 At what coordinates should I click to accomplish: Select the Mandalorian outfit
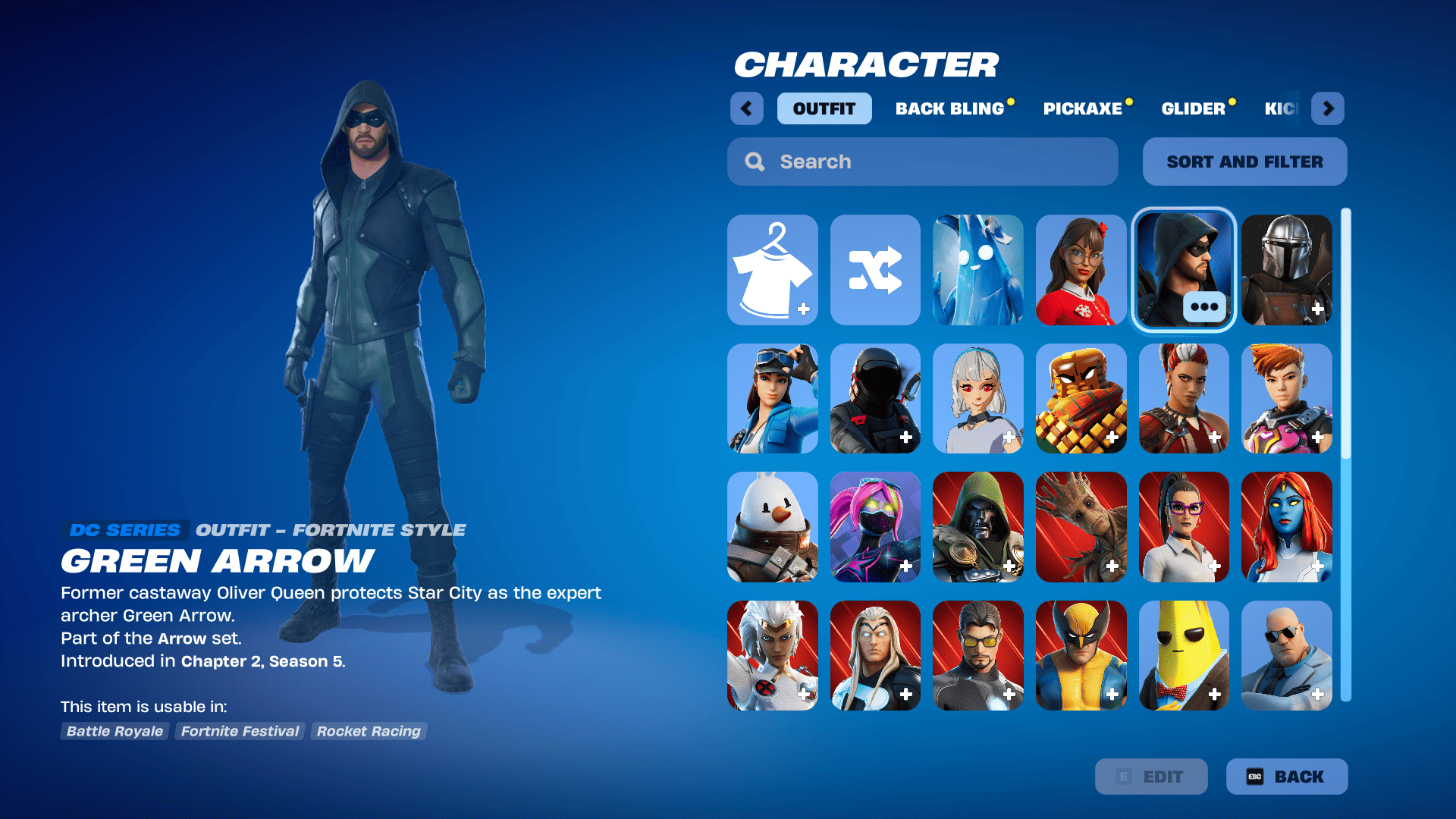pos(1287,269)
